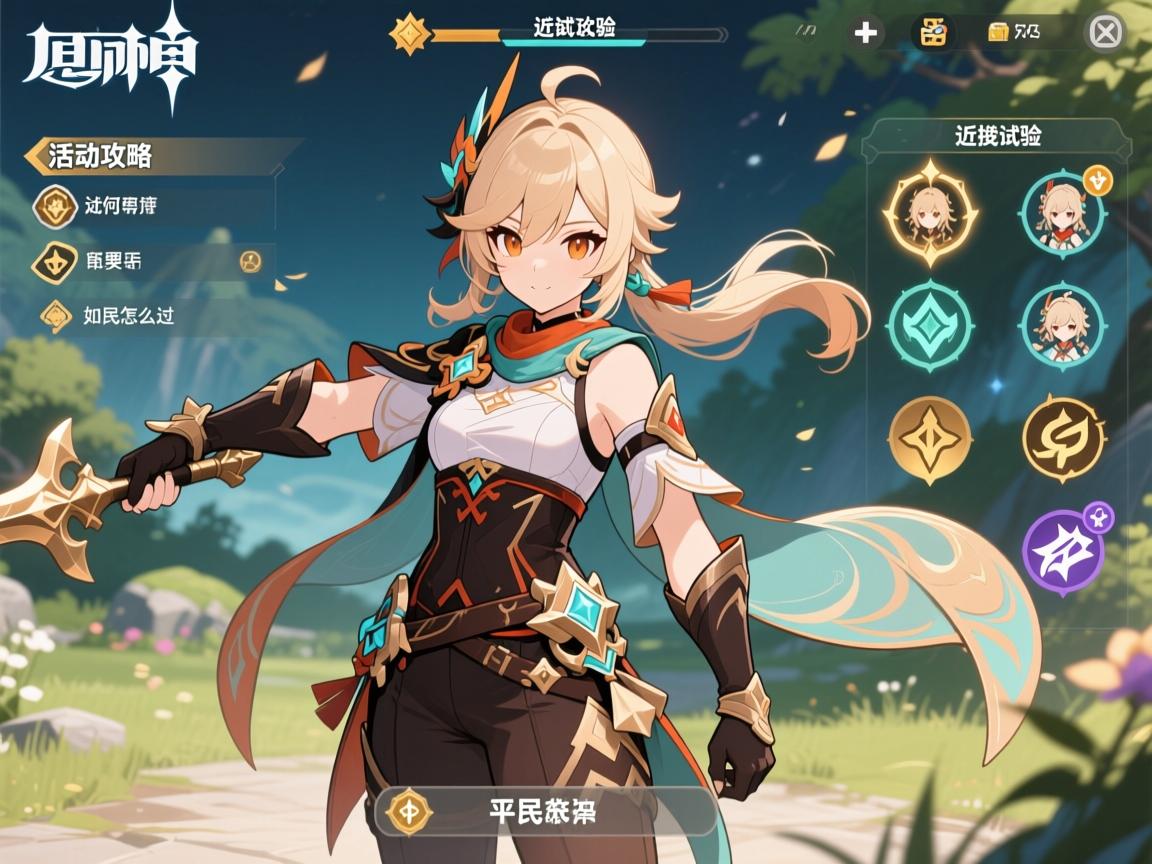Select the gold-framed character portrait

coord(930,212)
